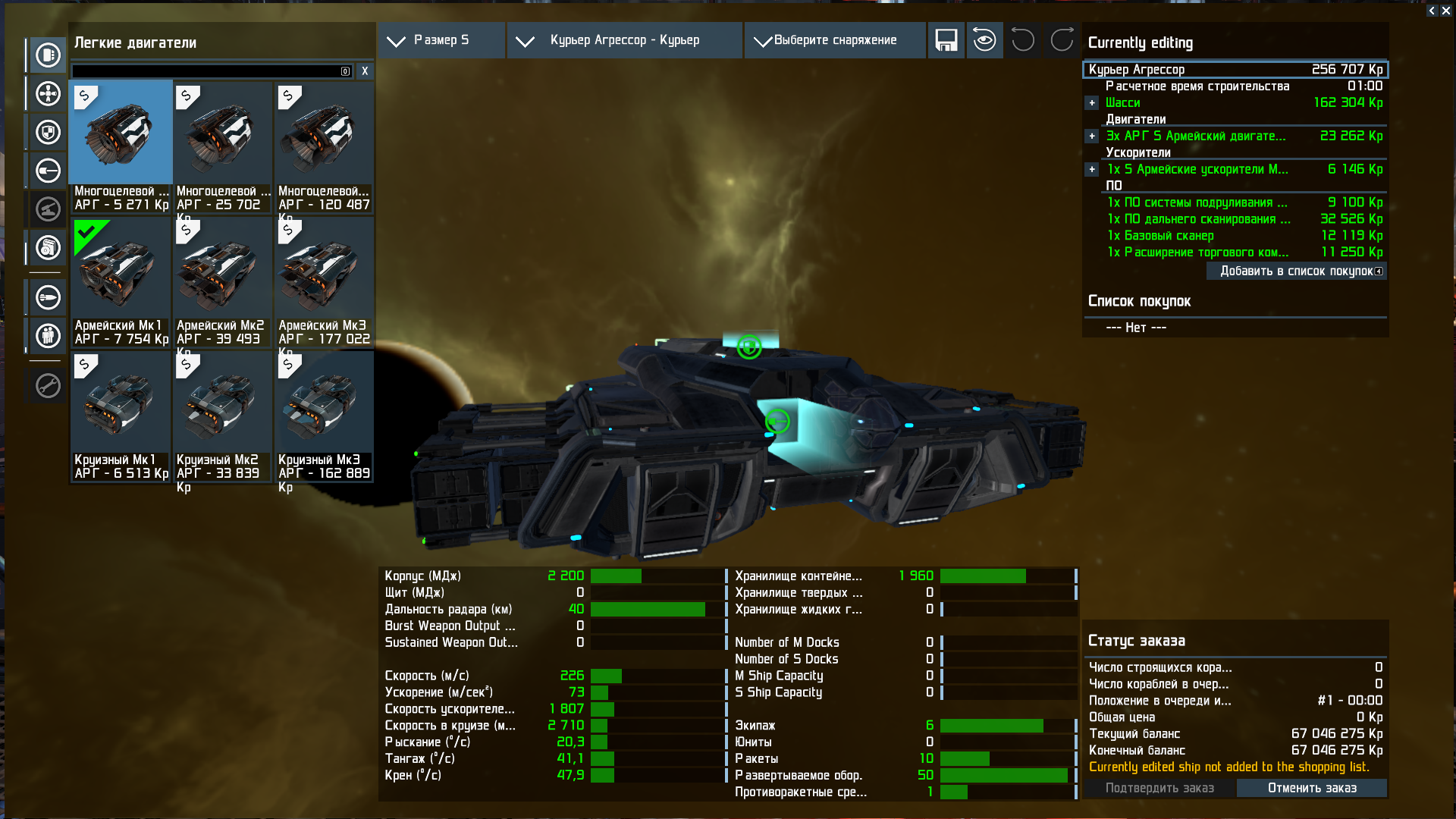Expand the Шасси row

[x=1092, y=103]
